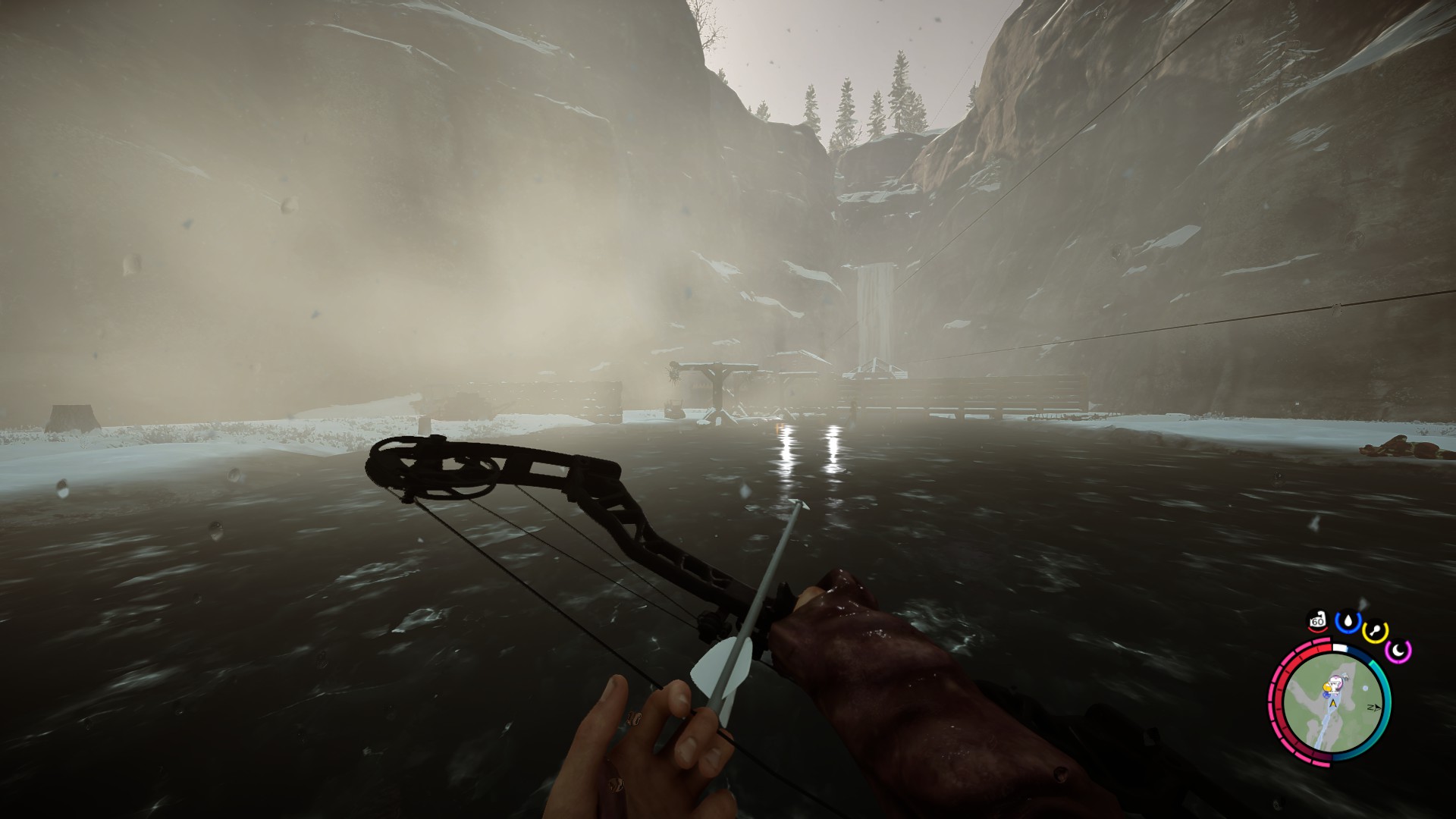Click the blue pin marker on the minimap
Screen dimensions: 1456x819
[x=1326, y=695]
